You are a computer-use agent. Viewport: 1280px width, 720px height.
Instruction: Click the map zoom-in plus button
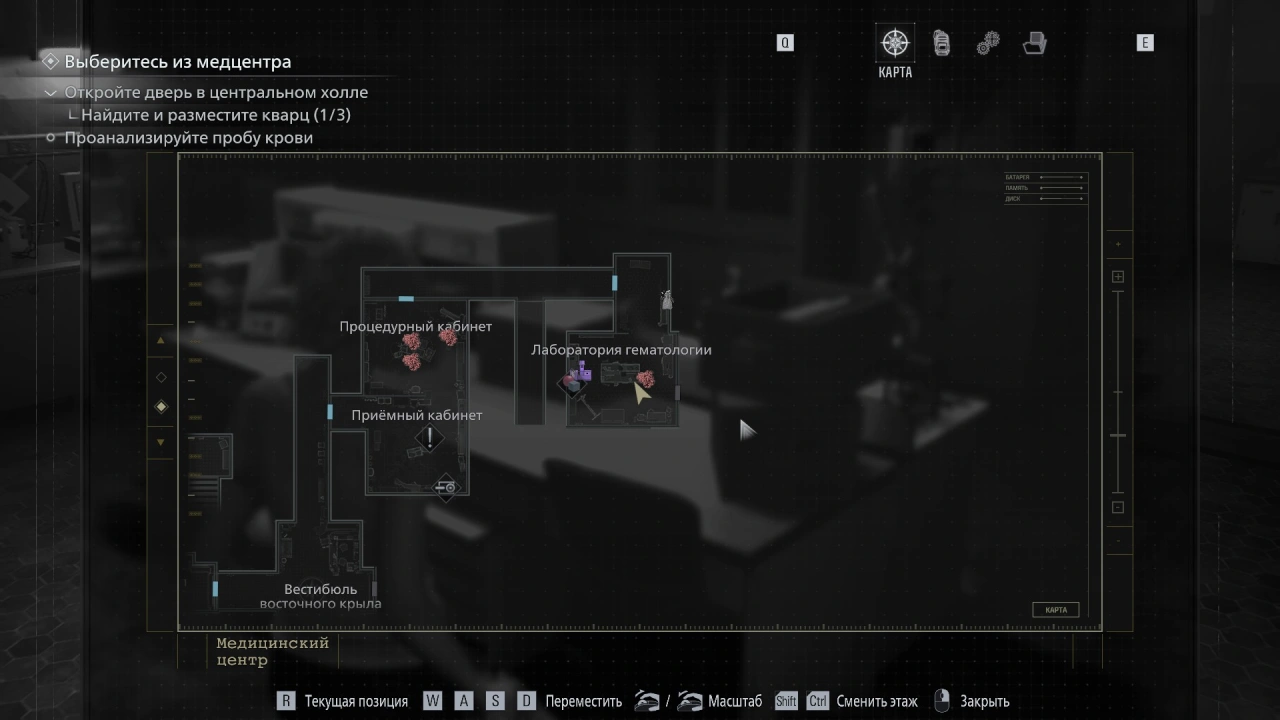click(1118, 277)
